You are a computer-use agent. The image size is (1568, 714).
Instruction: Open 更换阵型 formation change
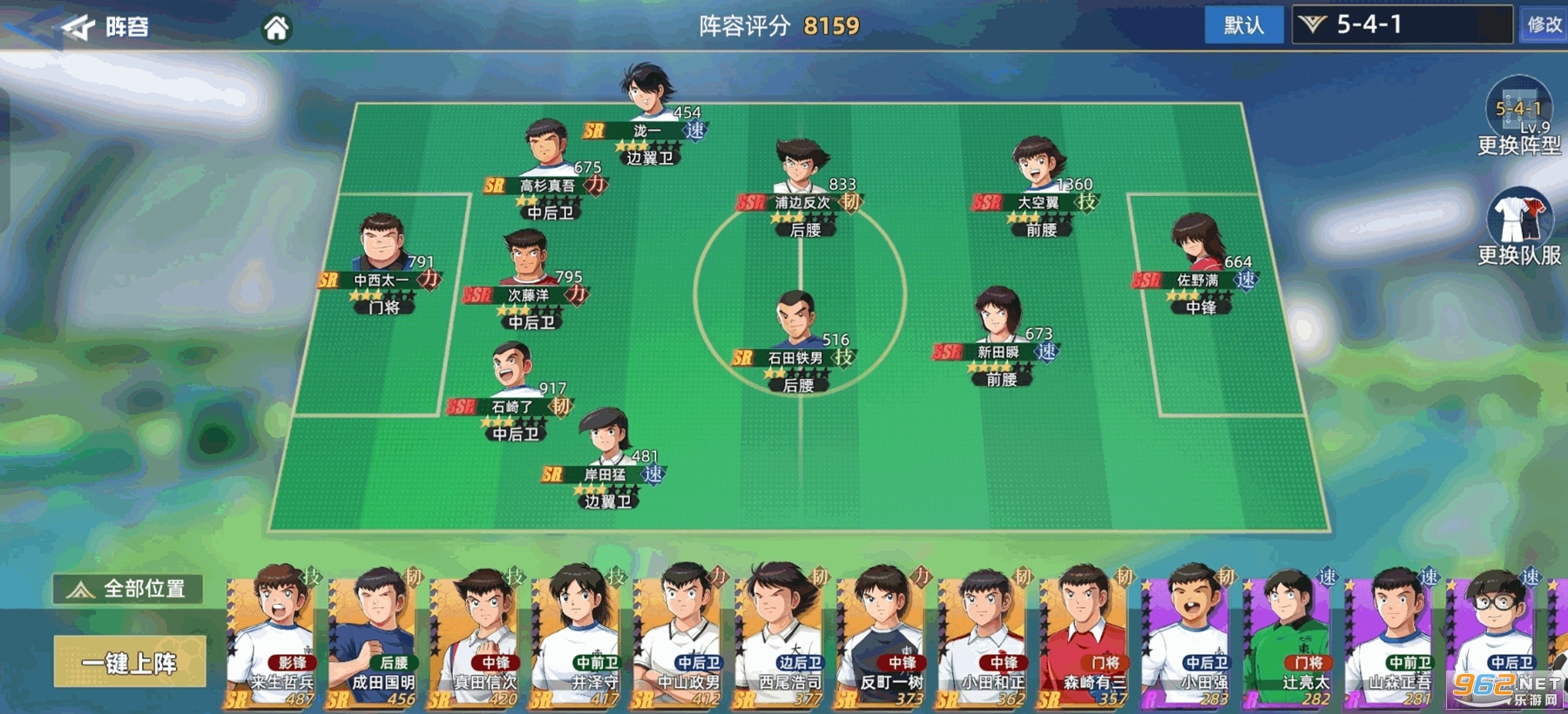1518,118
